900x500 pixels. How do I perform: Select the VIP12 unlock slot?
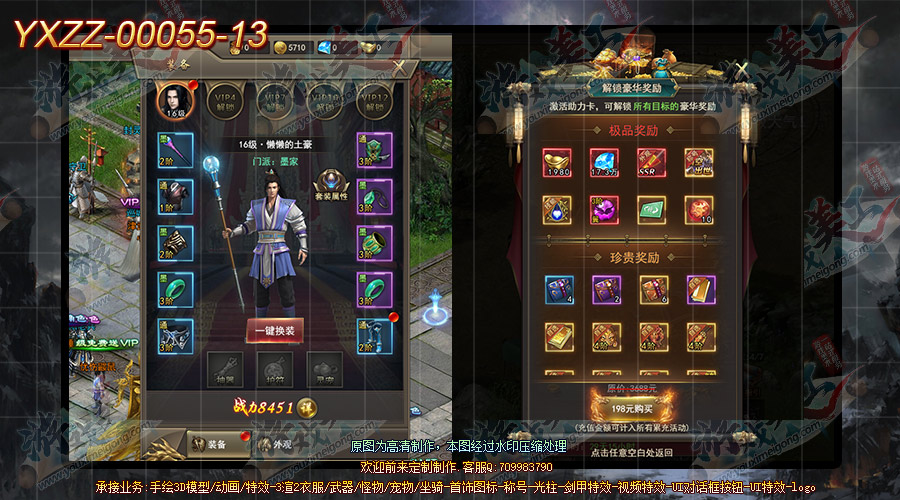pyautogui.click(x=375, y=101)
